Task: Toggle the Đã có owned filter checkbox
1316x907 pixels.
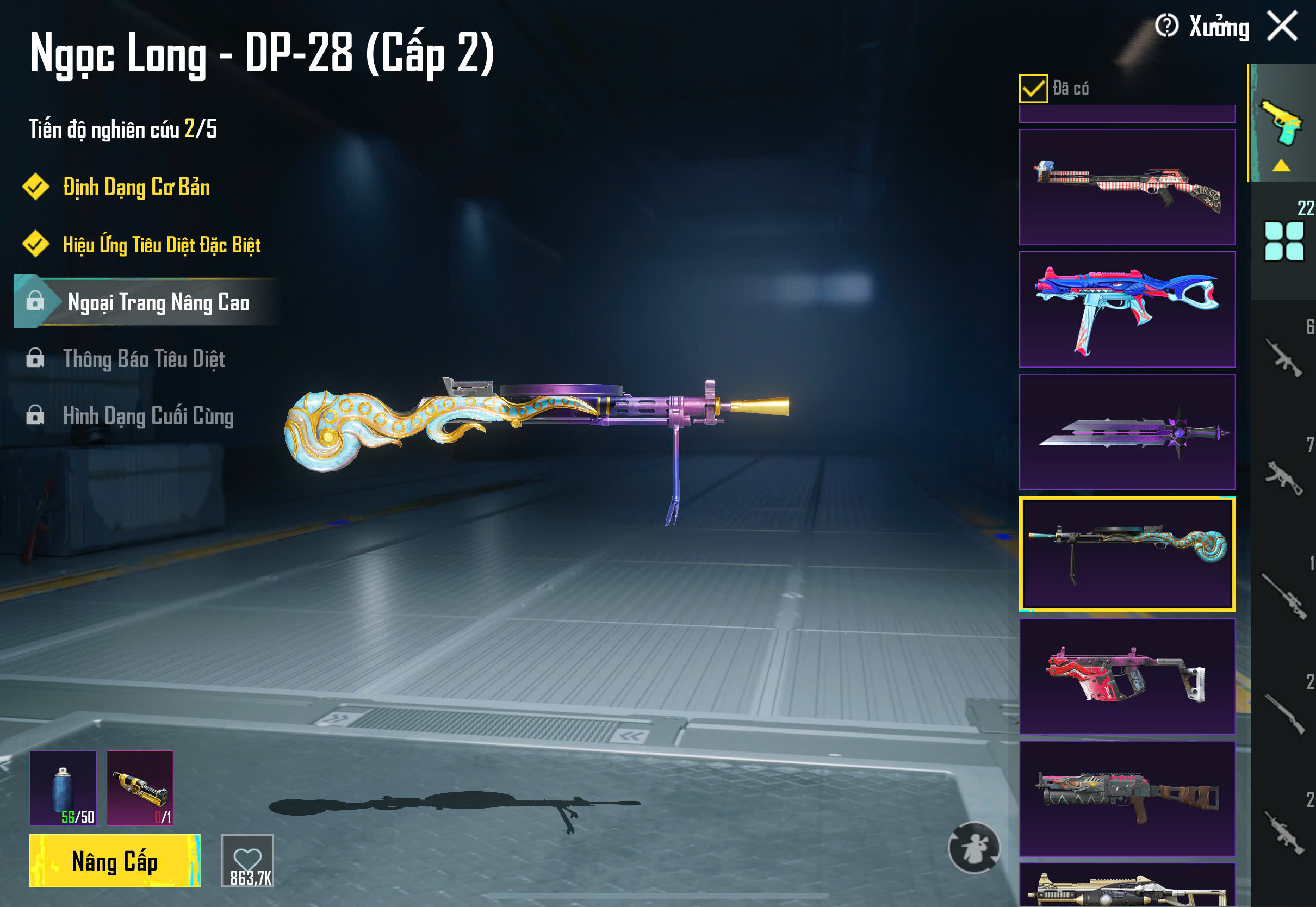Action: (x=1033, y=89)
